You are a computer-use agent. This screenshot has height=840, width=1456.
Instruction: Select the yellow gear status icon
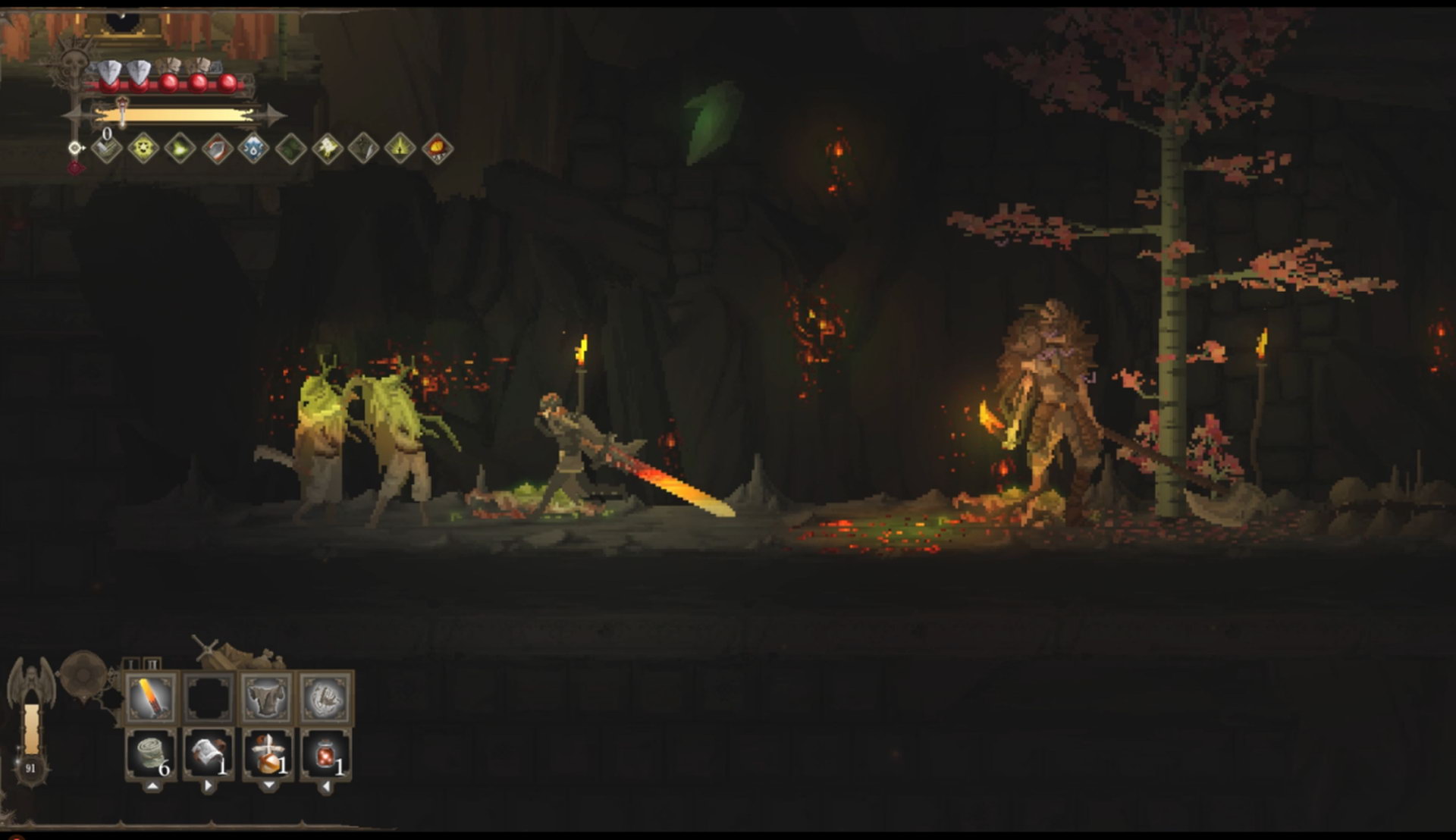143,148
